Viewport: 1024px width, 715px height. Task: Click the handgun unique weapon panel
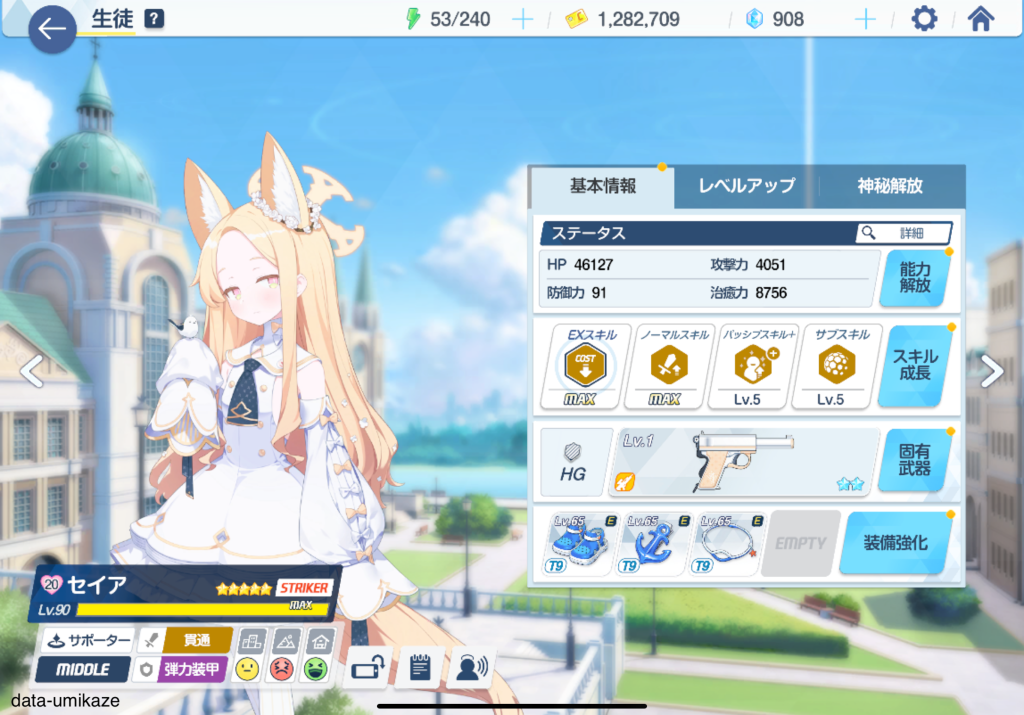pos(744,462)
